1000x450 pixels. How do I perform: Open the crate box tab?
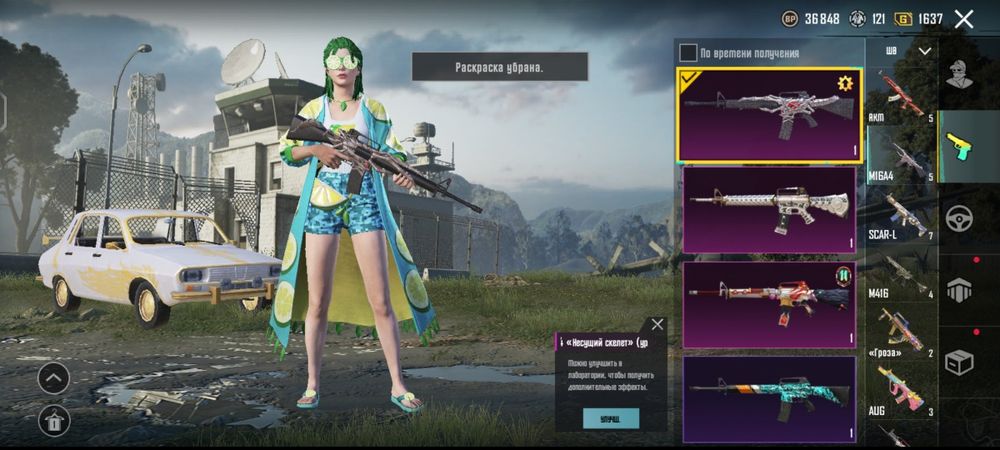pos(960,363)
